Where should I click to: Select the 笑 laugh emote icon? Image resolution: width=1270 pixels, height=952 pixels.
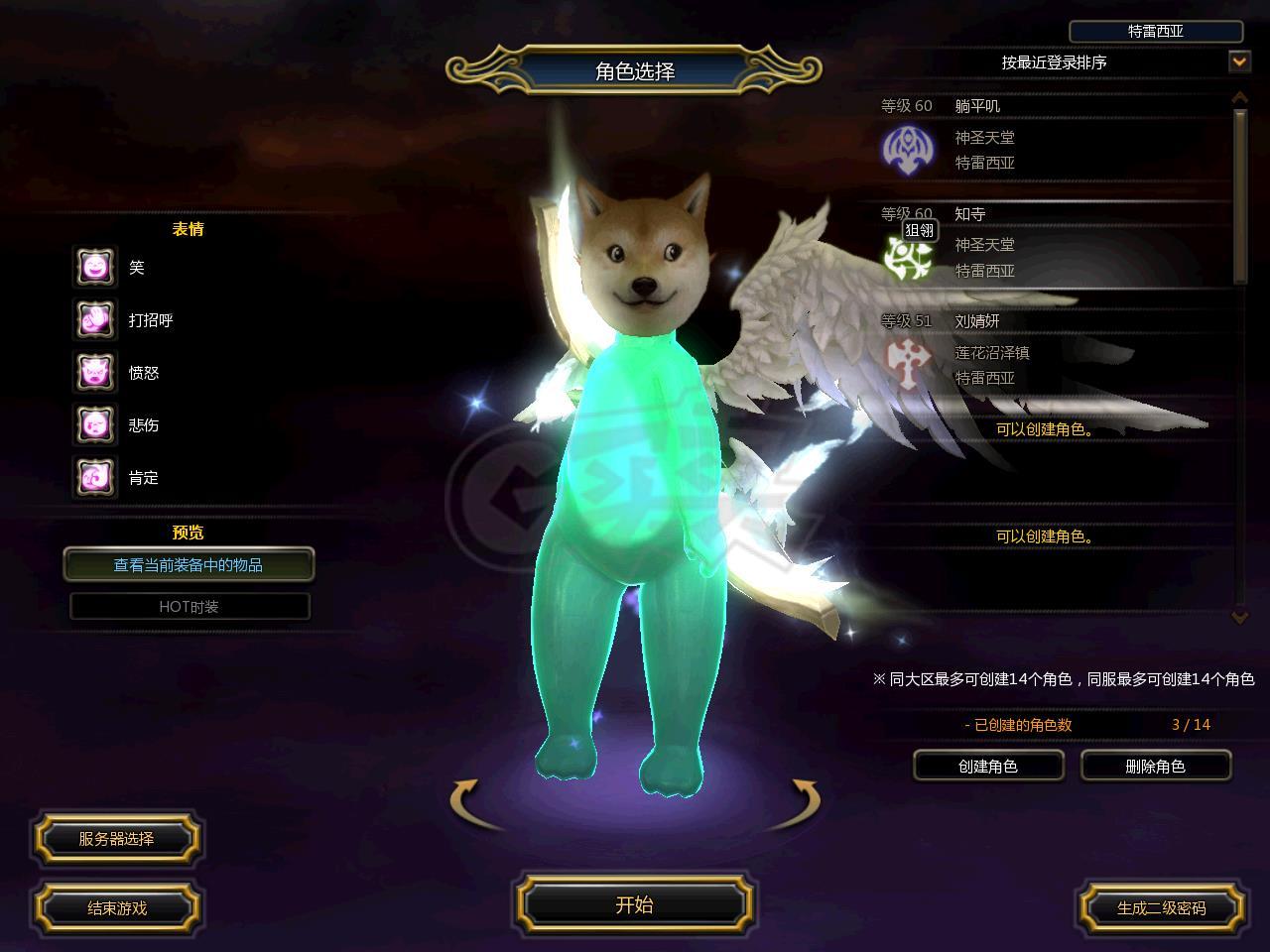(95, 267)
